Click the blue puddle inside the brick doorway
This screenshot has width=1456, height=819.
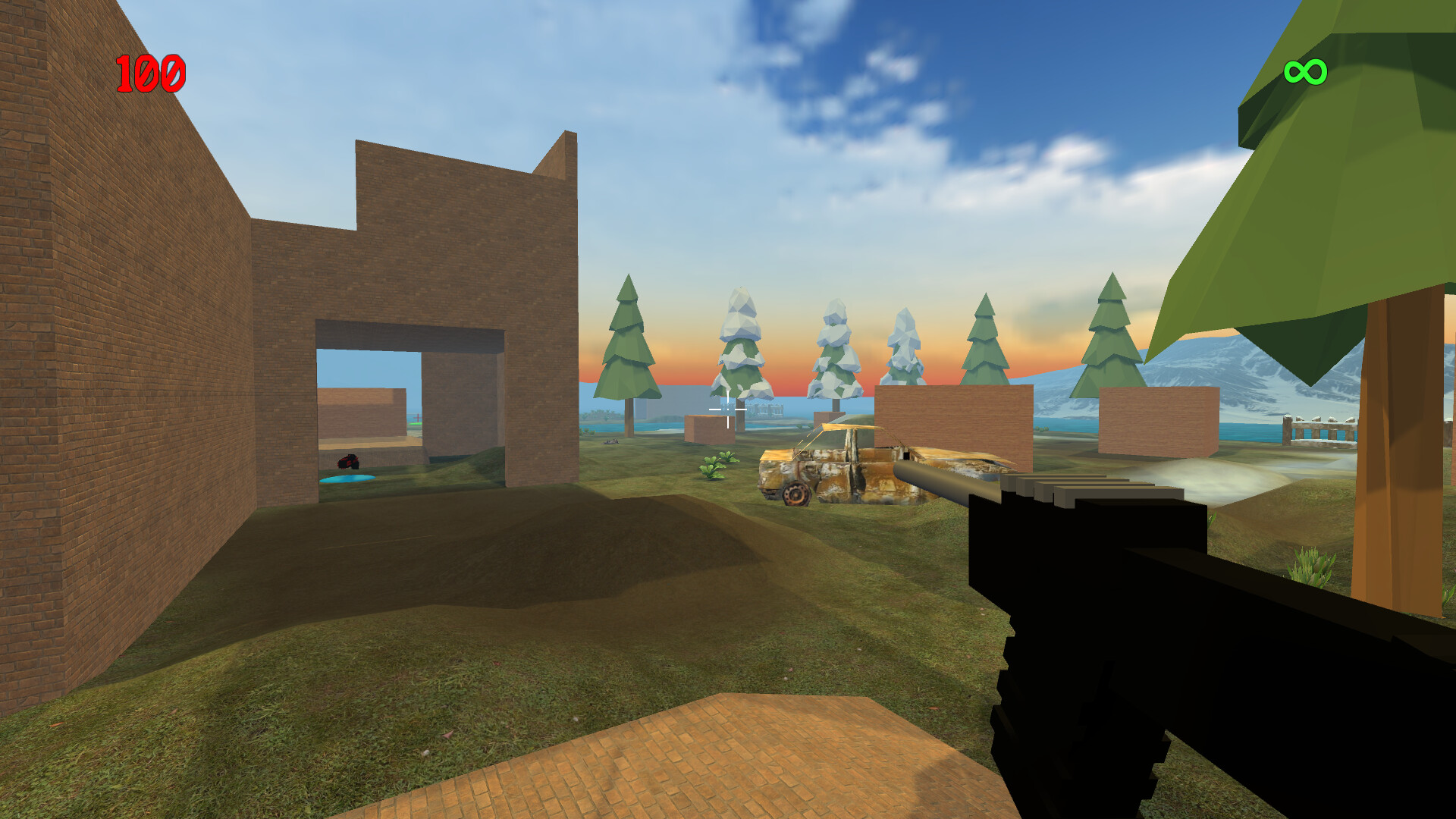[x=349, y=478]
